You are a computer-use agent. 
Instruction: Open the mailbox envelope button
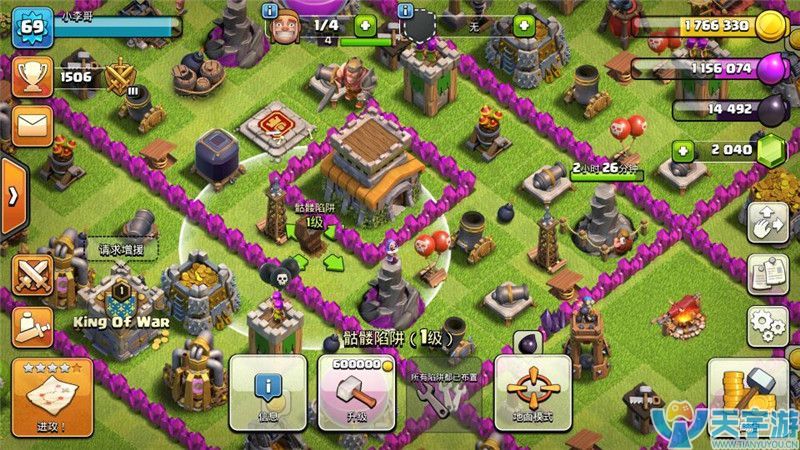click(x=31, y=125)
